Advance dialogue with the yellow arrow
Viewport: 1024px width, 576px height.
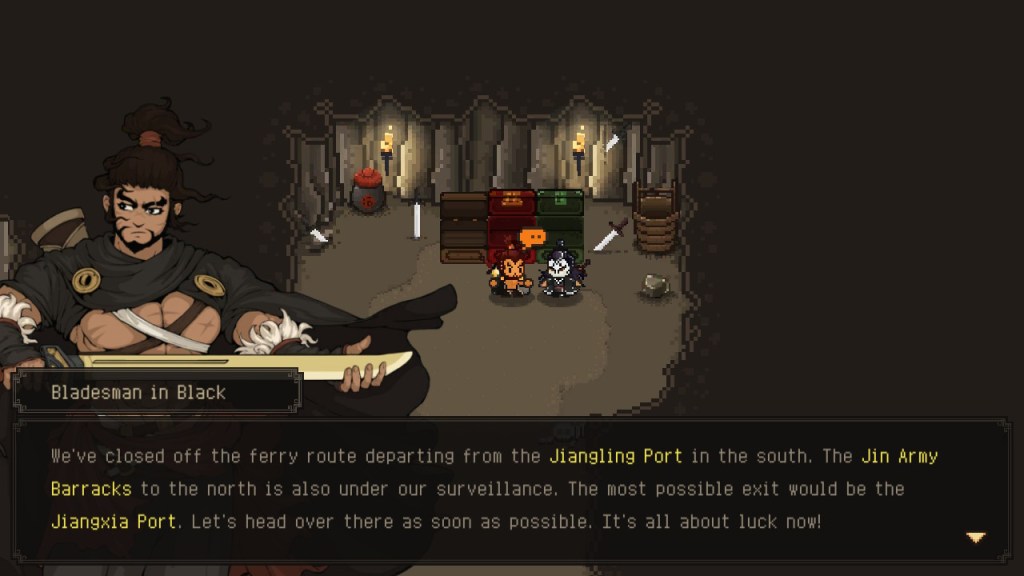(975, 537)
